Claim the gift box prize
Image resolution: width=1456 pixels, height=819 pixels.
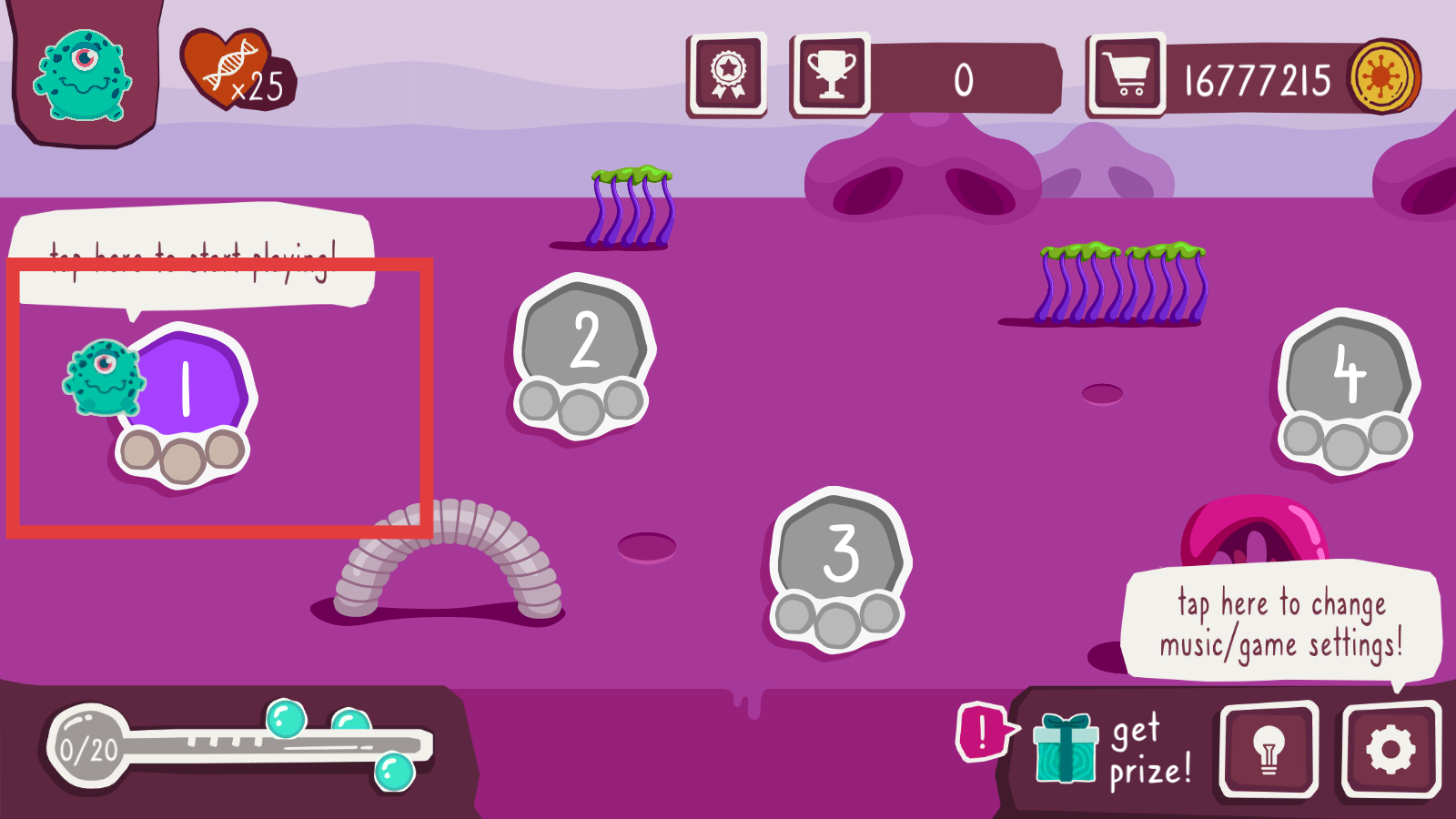click(x=1066, y=749)
